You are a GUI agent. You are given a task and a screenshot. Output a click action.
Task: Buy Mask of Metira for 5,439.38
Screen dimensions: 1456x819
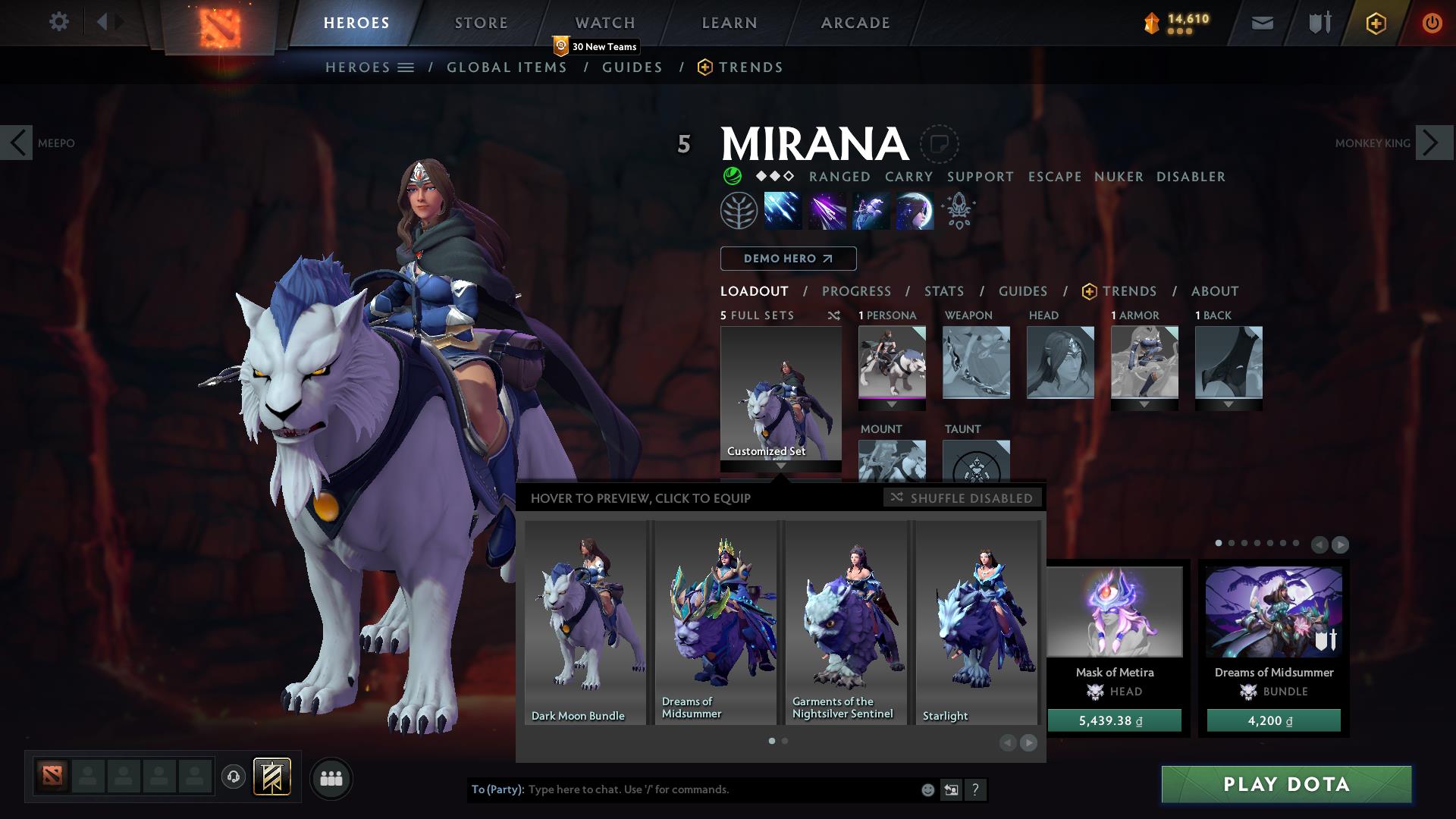click(1114, 720)
